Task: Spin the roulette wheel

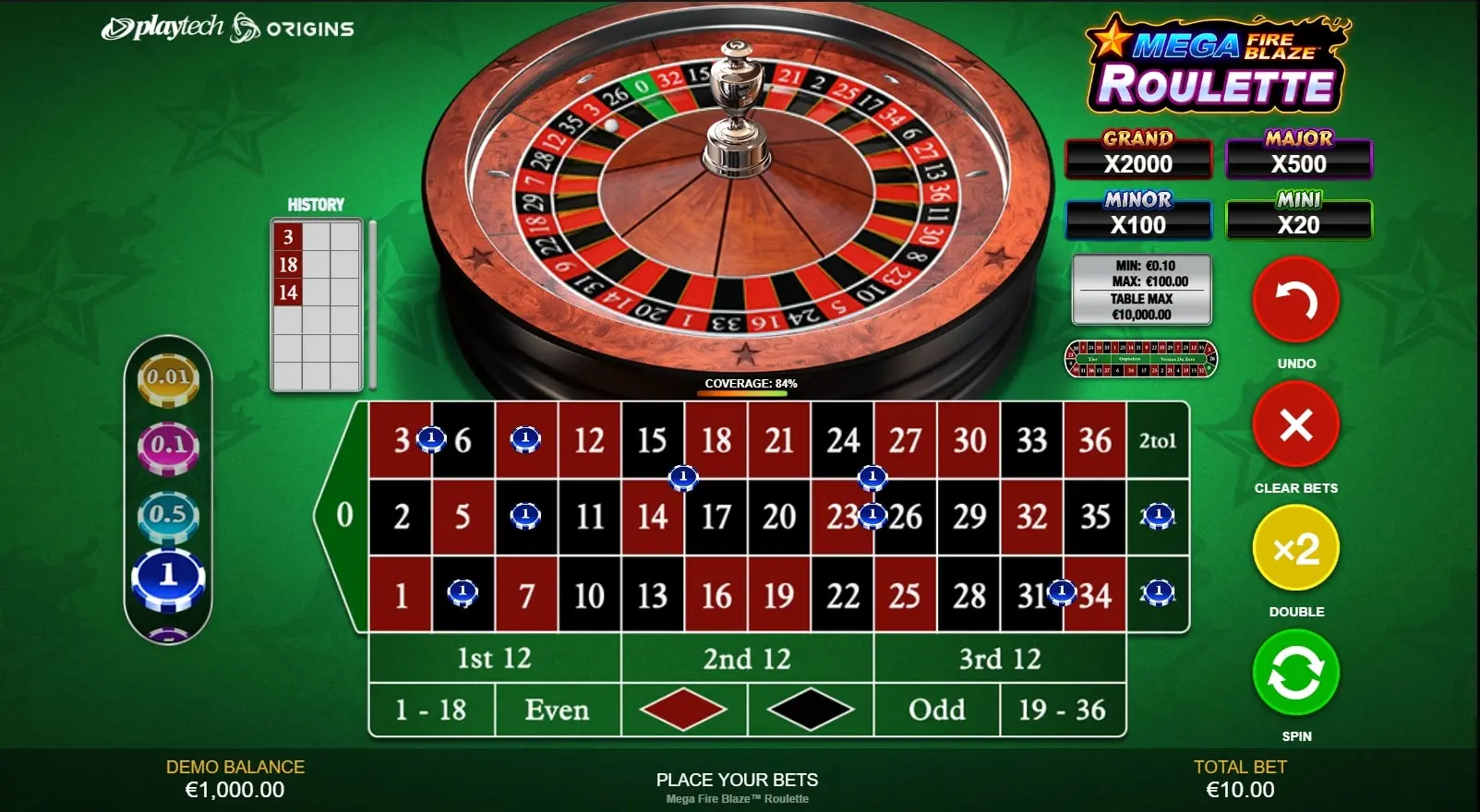Action: pos(1295,674)
